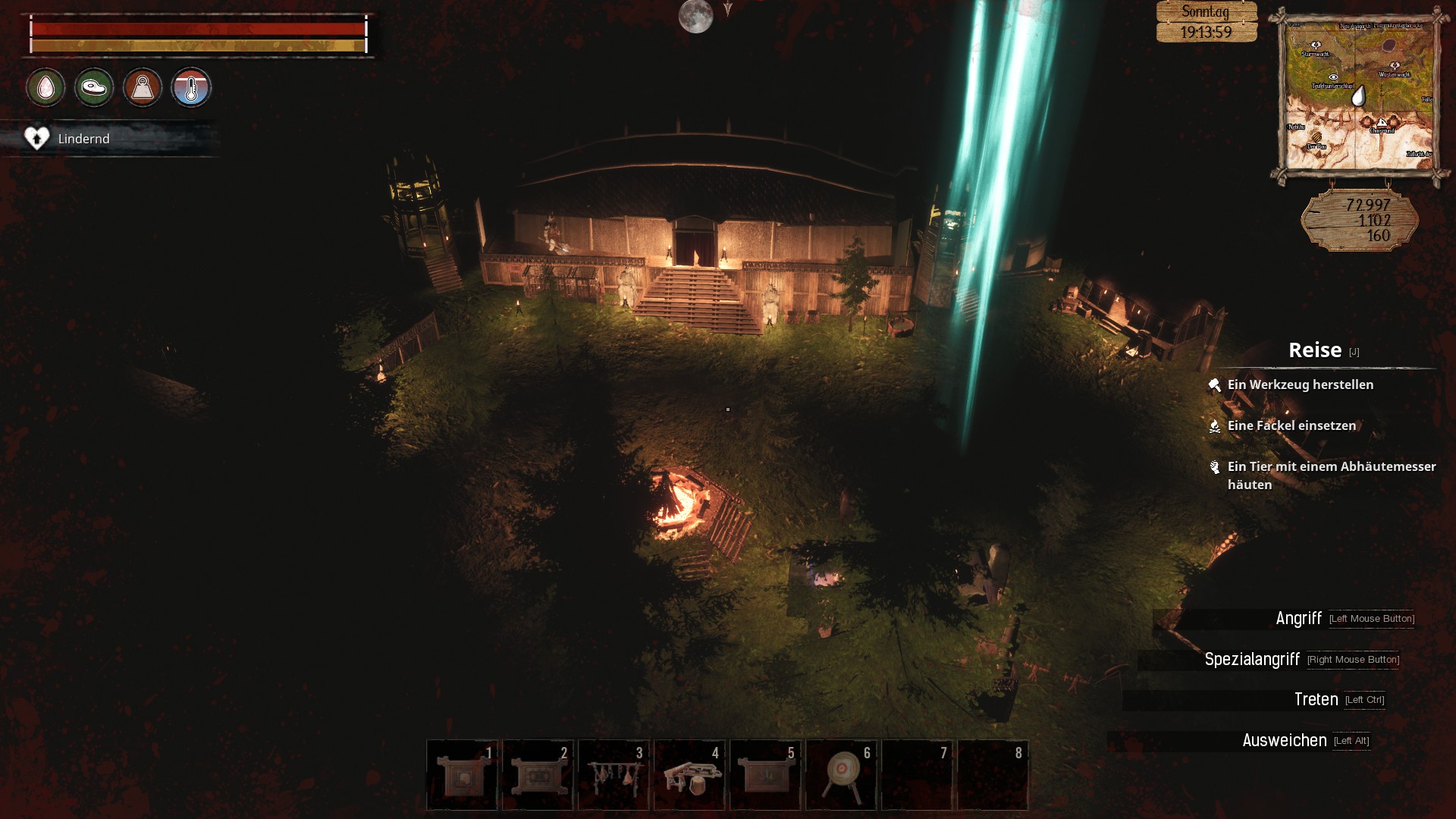Open the minimap in the corner
This screenshot has width=1456, height=819.
click(1359, 96)
